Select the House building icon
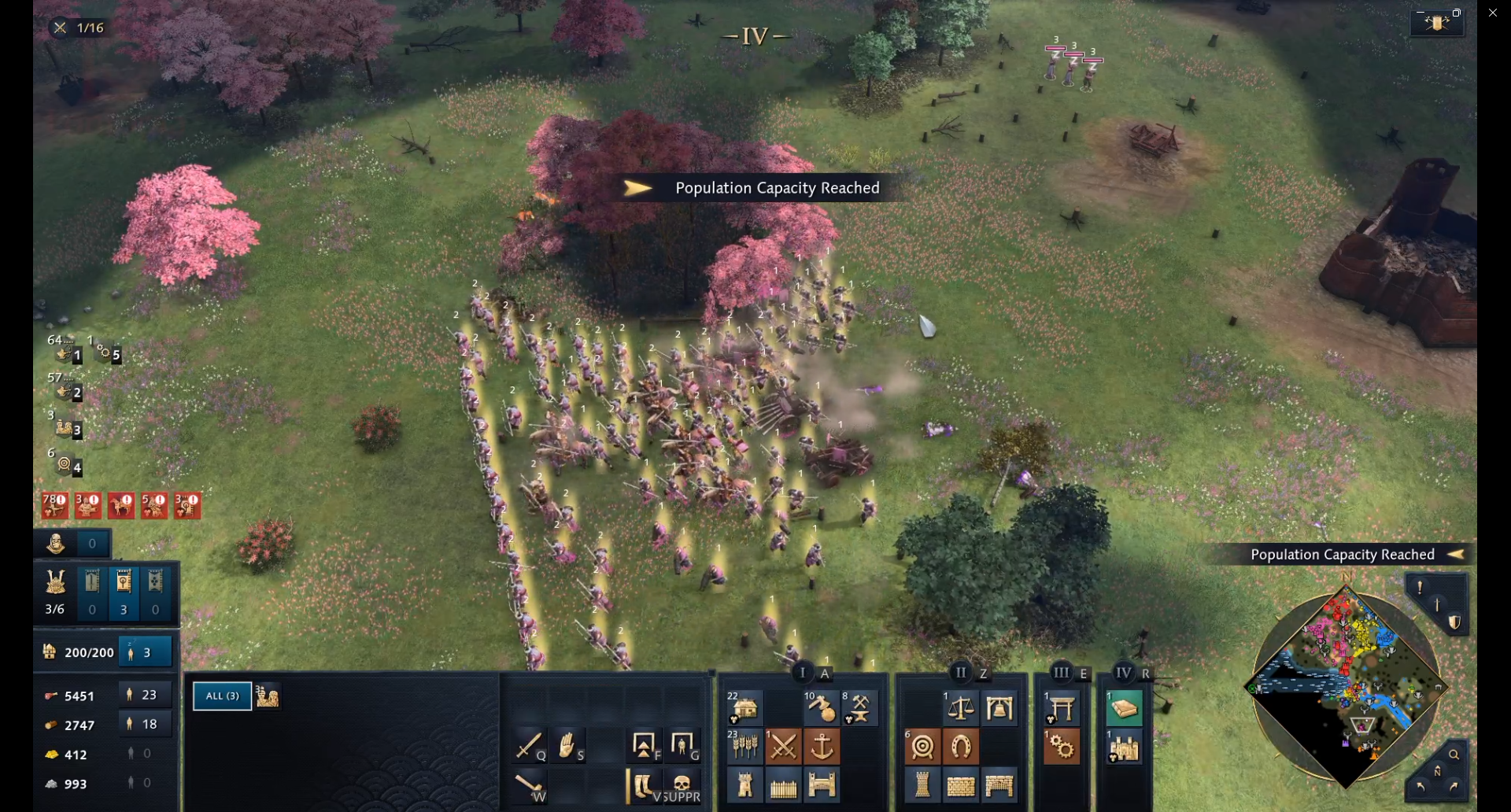The width and height of the screenshot is (1511, 812). (744, 708)
